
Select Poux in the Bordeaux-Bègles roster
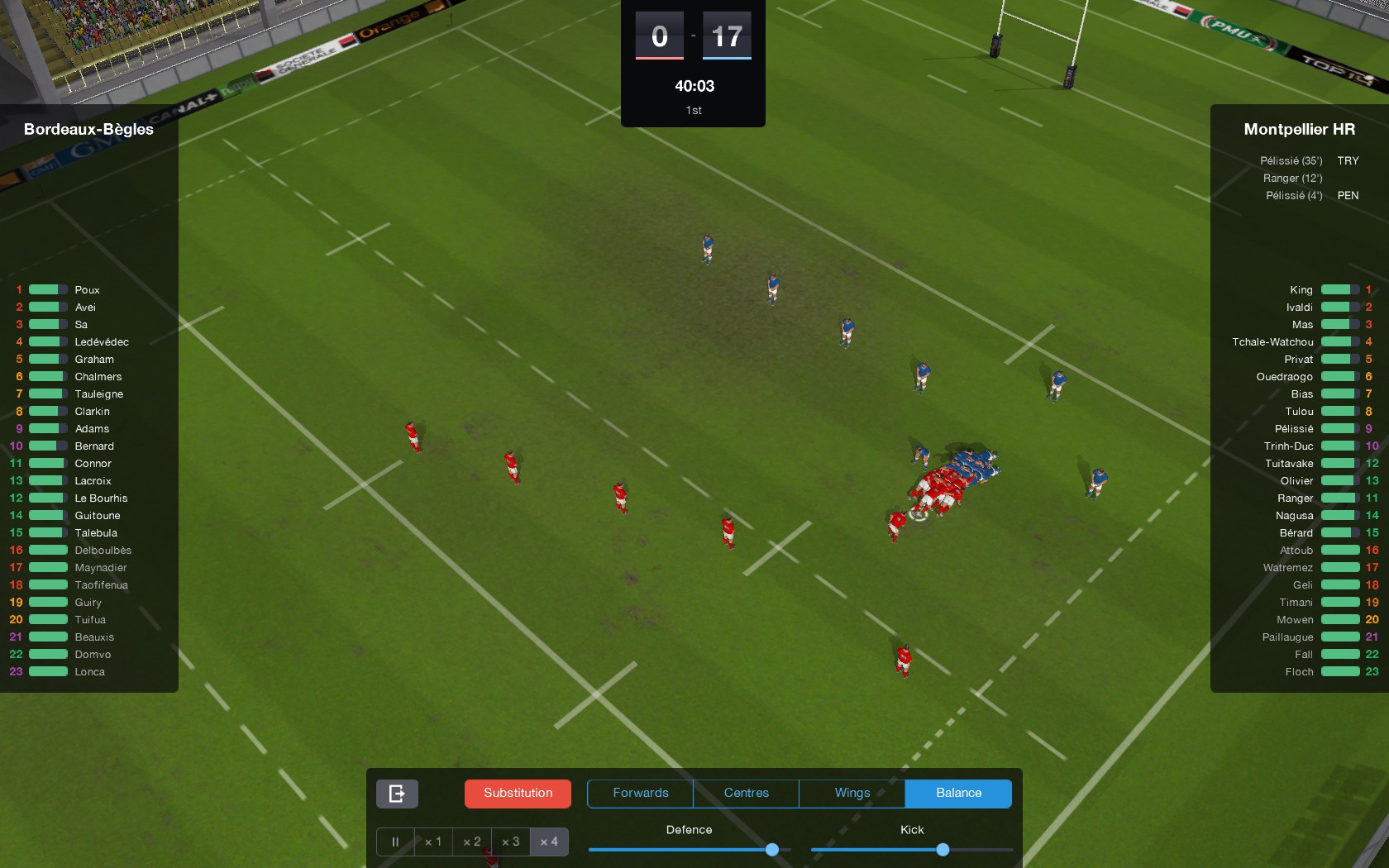click(87, 289)
